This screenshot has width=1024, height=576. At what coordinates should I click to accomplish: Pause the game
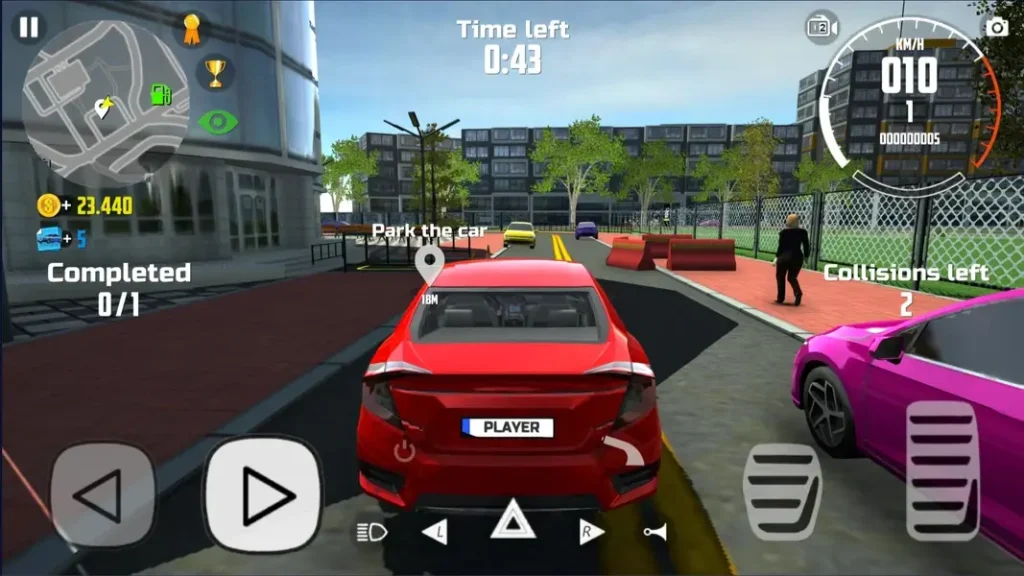29,27
